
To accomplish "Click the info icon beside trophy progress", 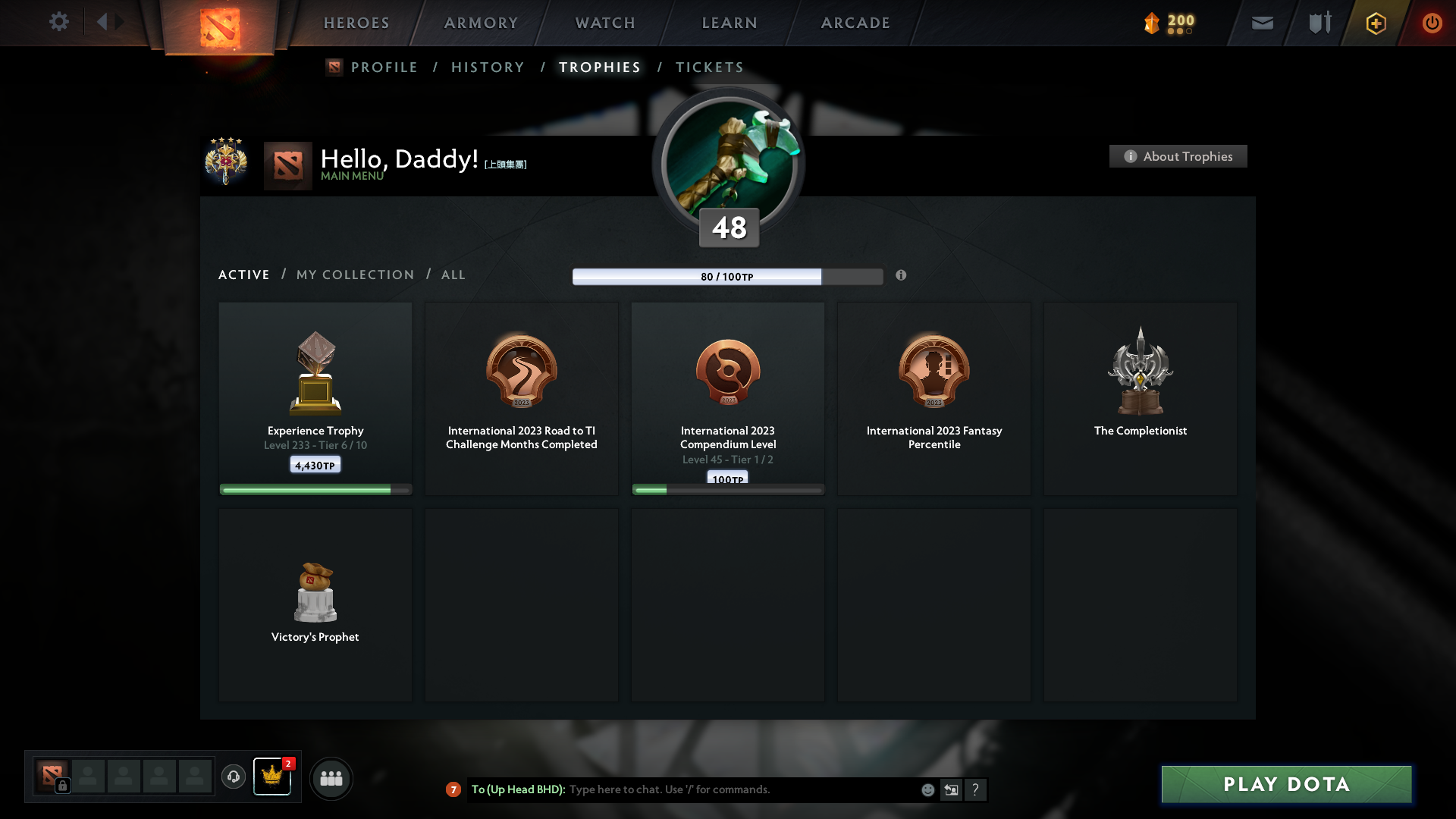I will coord(902,277).
